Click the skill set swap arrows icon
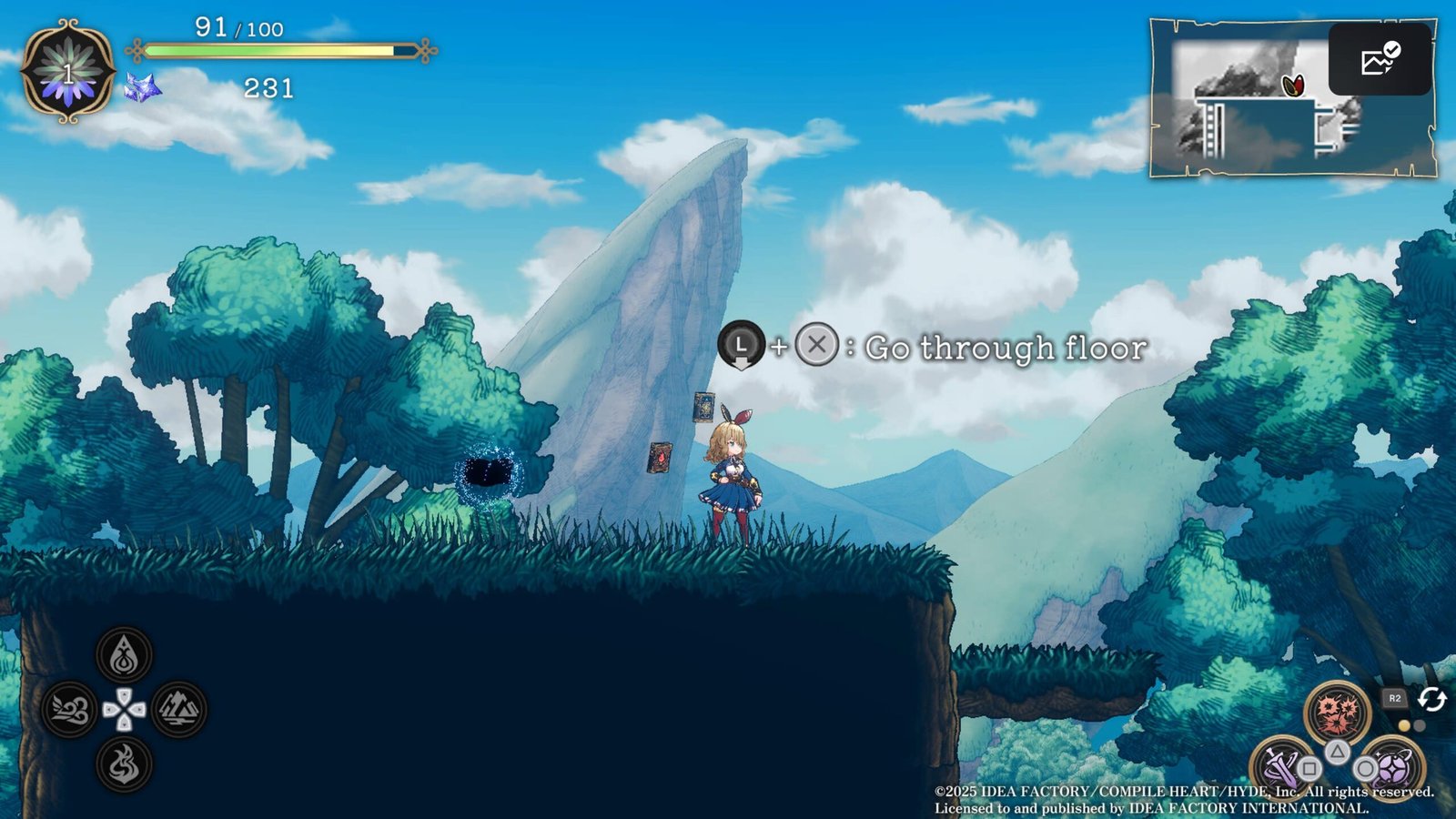 tap(1431, 699)
